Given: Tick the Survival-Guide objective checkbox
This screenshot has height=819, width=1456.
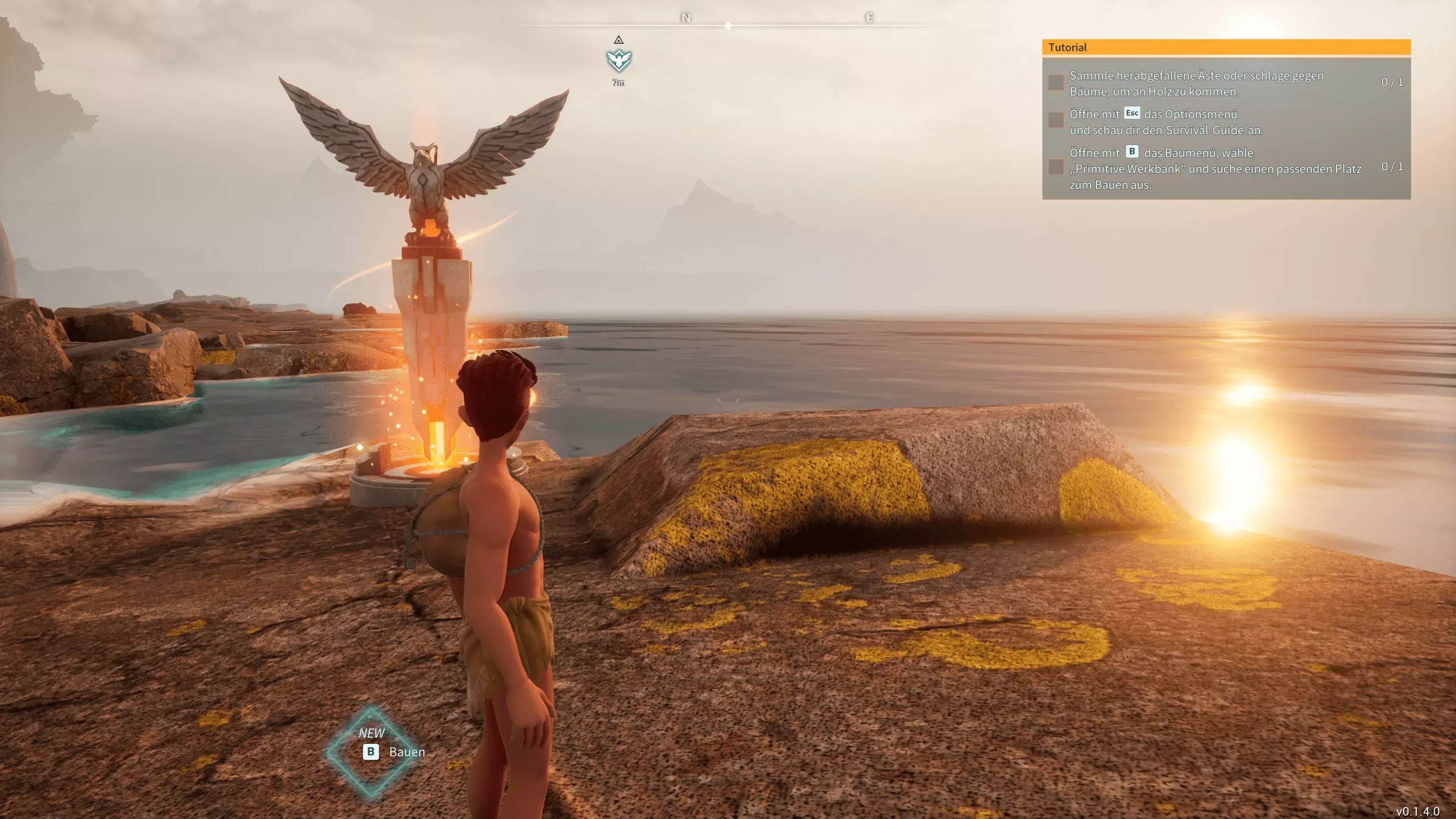Looking at the screenshot, I should tap(1056, 120).
